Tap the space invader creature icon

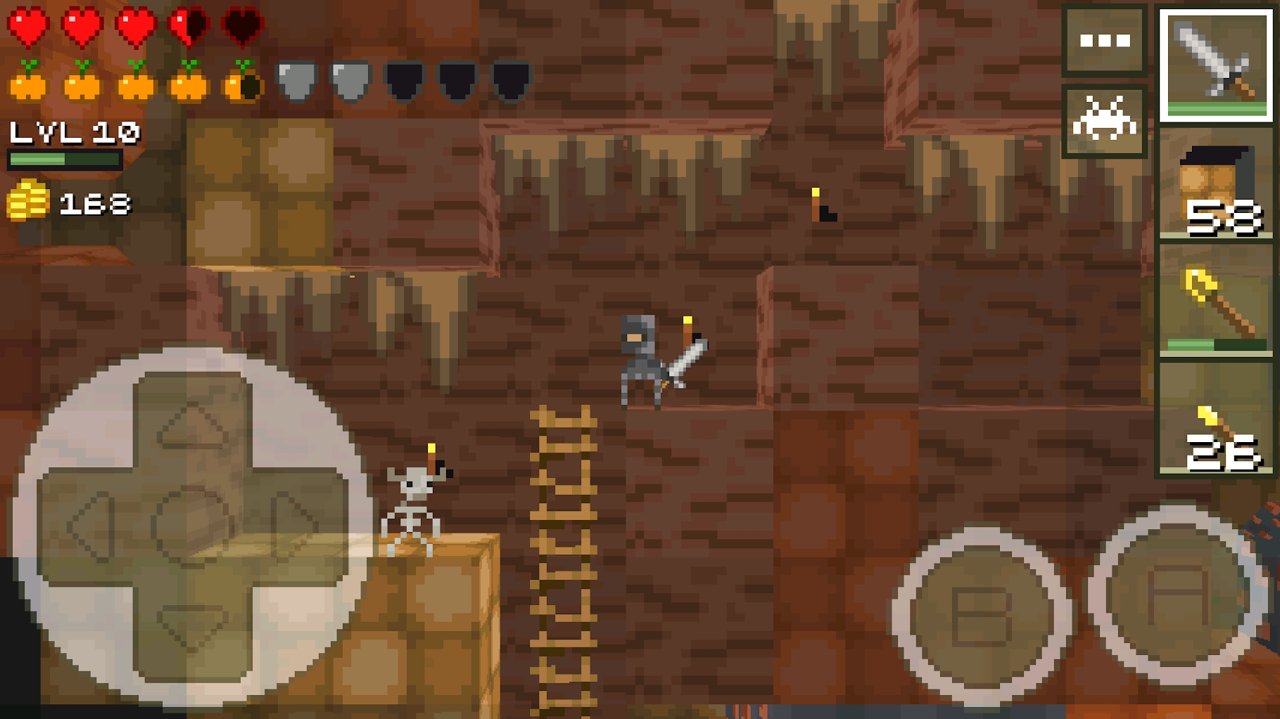1104,121
